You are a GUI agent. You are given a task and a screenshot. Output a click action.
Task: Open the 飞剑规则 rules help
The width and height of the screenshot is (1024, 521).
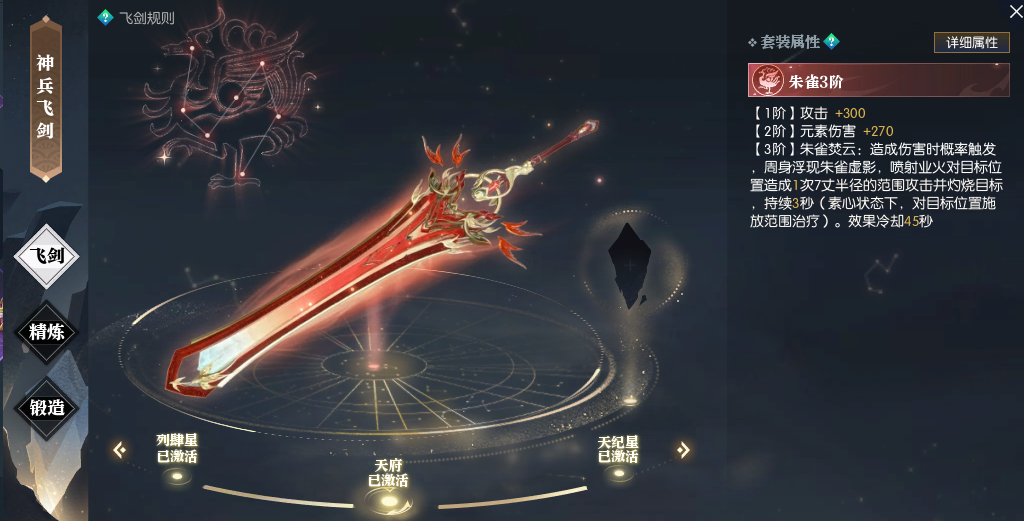point(105,17)
